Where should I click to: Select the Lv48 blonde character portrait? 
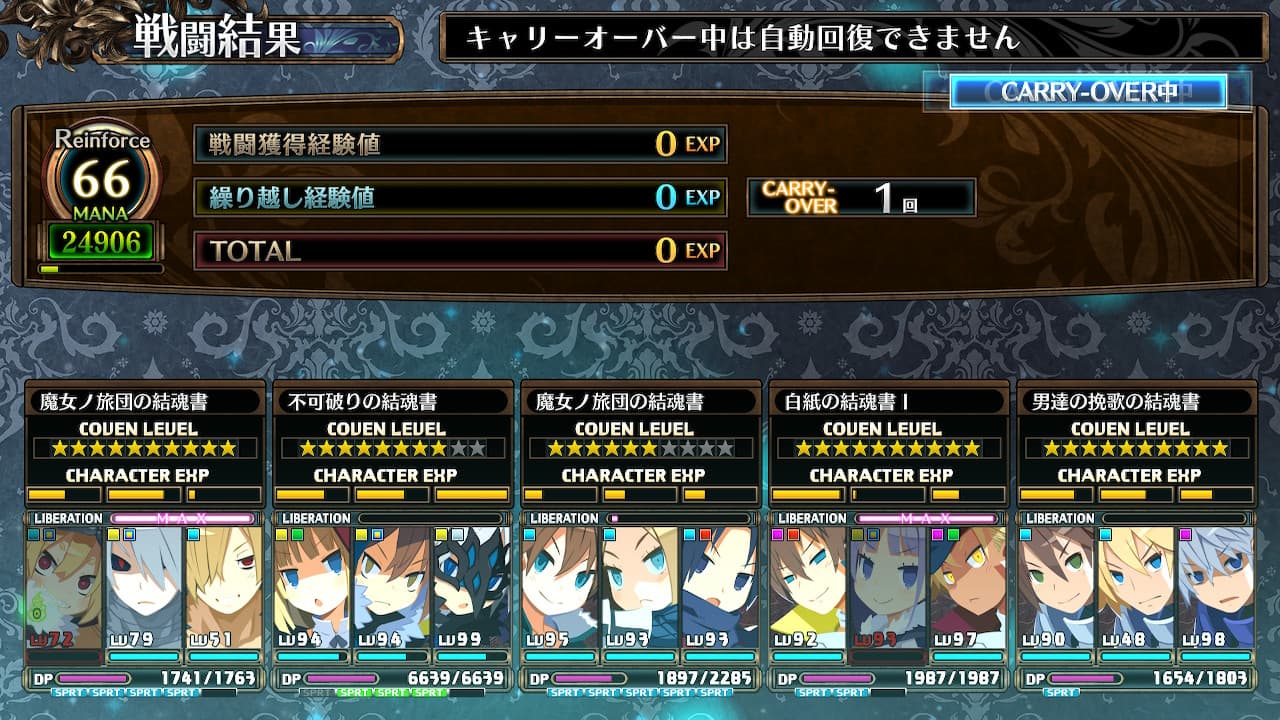tap(1136, 588)
